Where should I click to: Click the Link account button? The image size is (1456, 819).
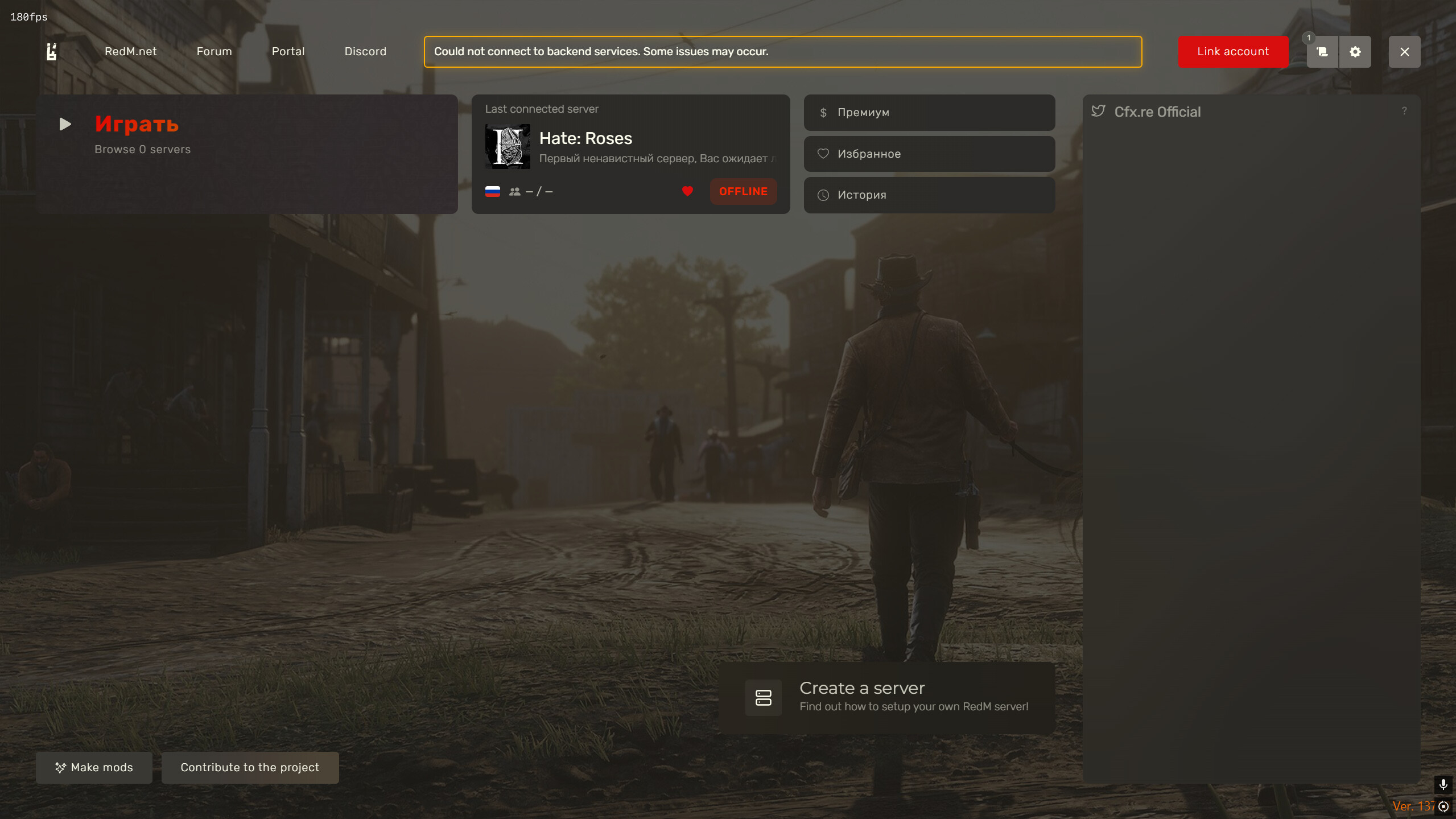(1232, 51)
